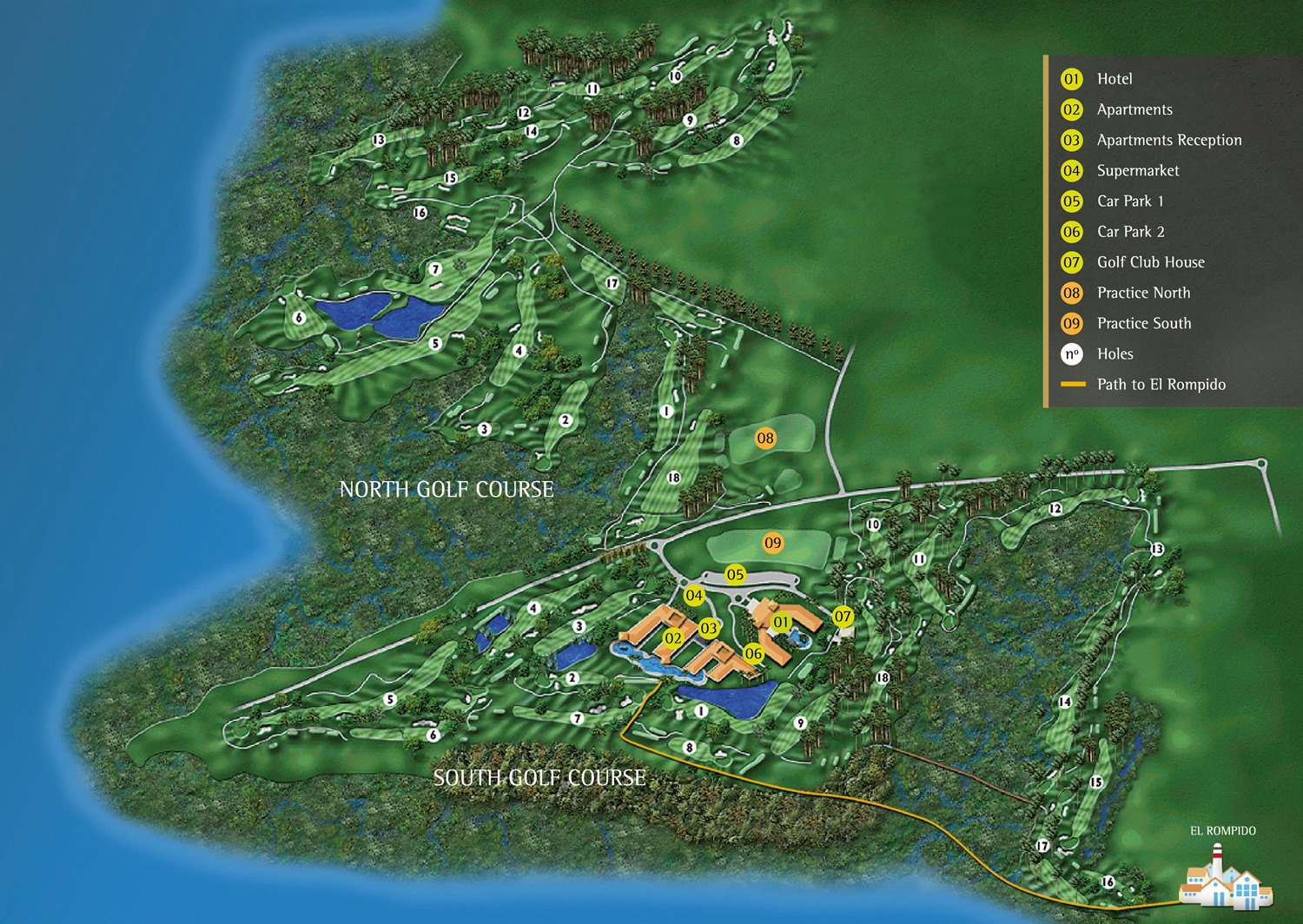The image size is (1303, 924).
Task: Click the yellow 07 map marker beside the hotel
Action: (843, 617)
